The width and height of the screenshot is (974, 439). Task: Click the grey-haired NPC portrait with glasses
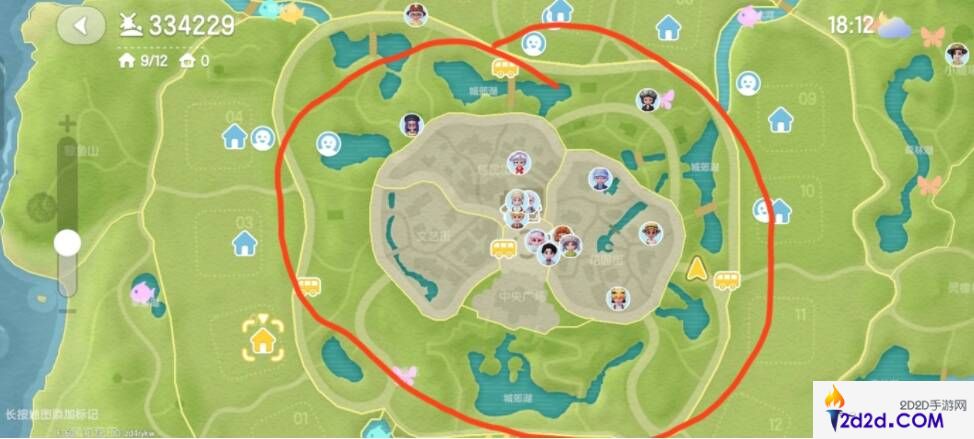coord(600,179)
